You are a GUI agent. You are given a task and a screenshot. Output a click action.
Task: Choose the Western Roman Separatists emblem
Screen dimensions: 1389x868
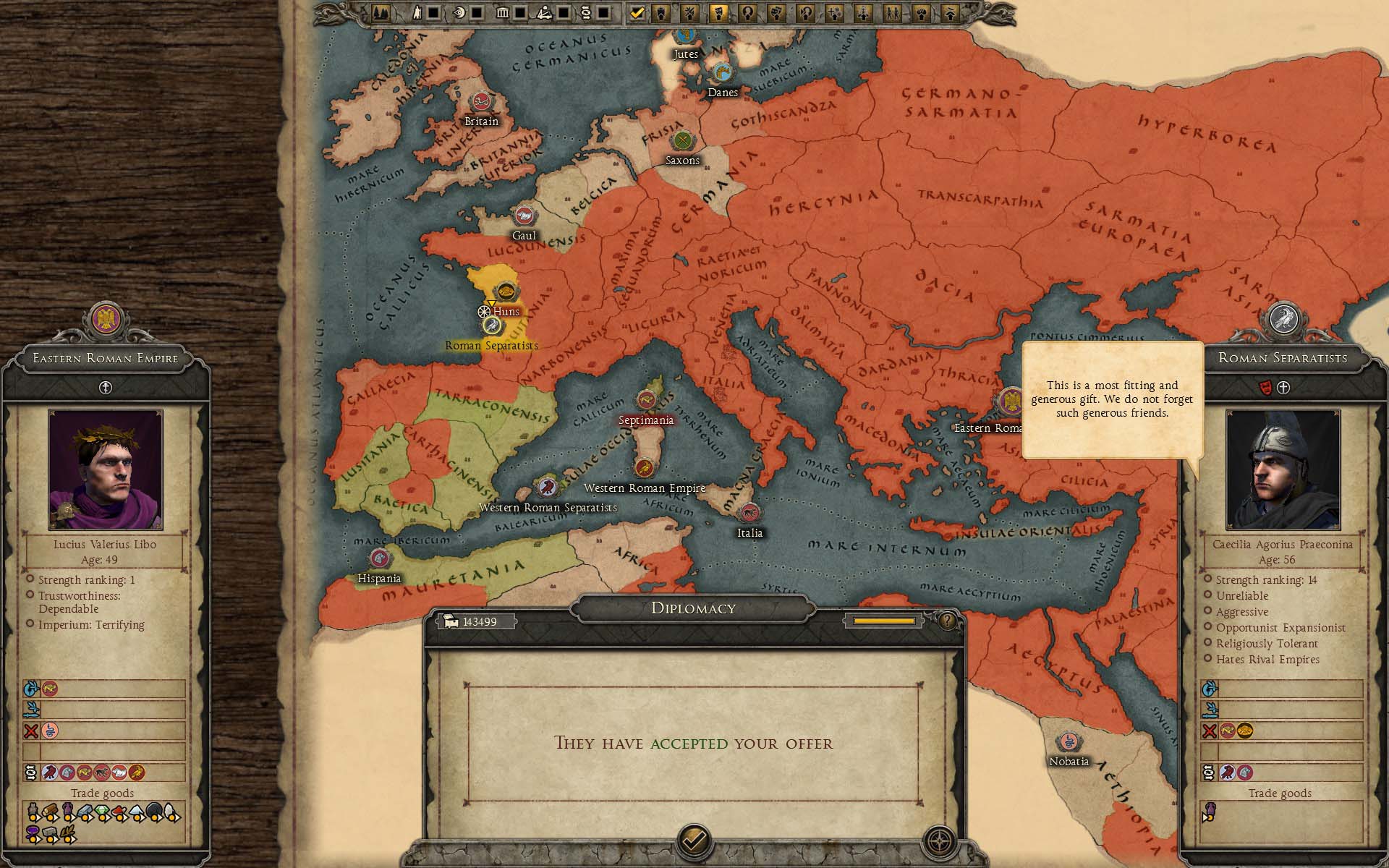tap(547, 487)
